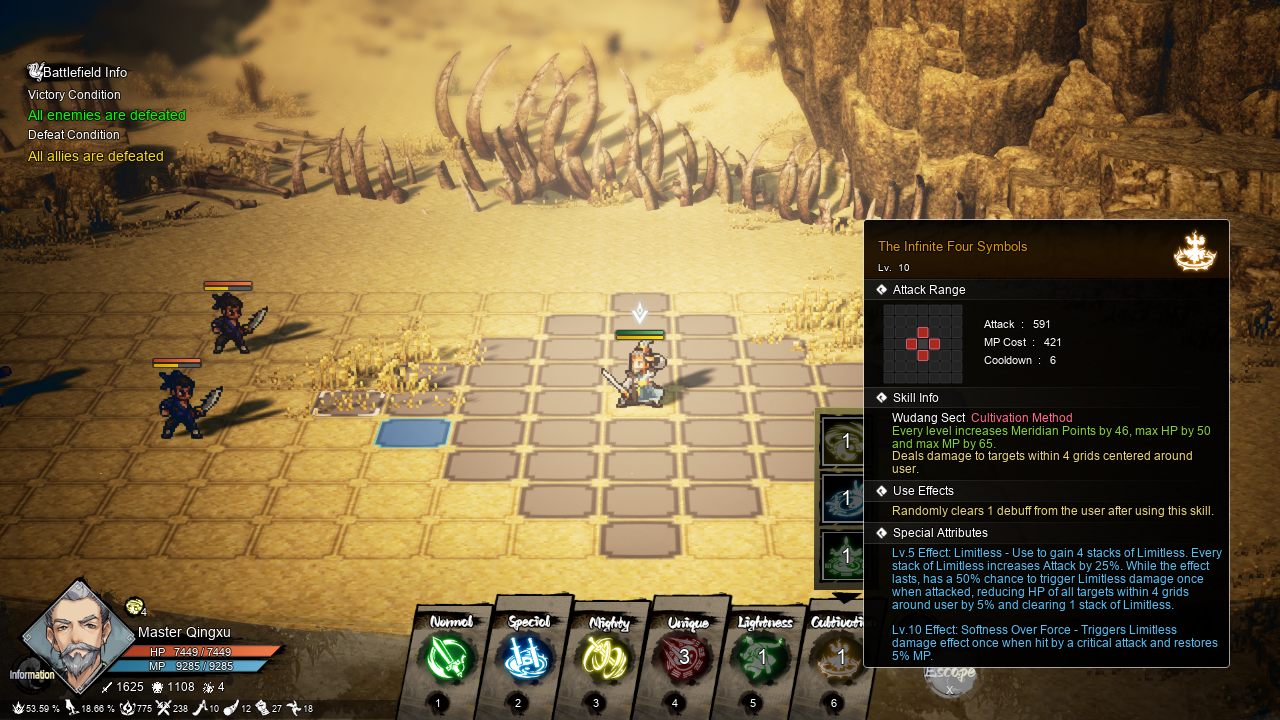Choose the blue cultivation method in the list

842,498
